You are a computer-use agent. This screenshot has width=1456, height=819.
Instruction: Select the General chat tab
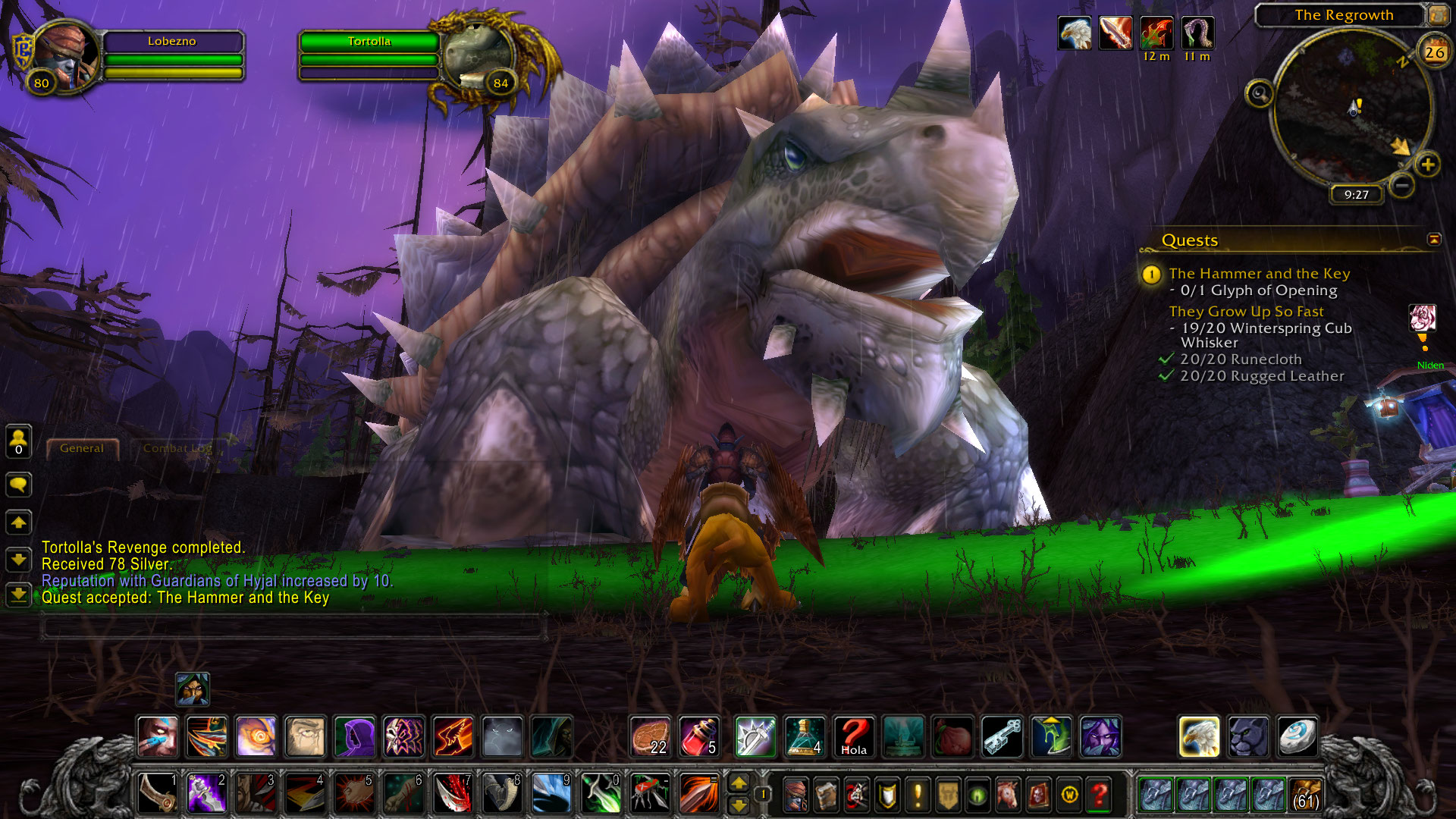click(82, 448)
